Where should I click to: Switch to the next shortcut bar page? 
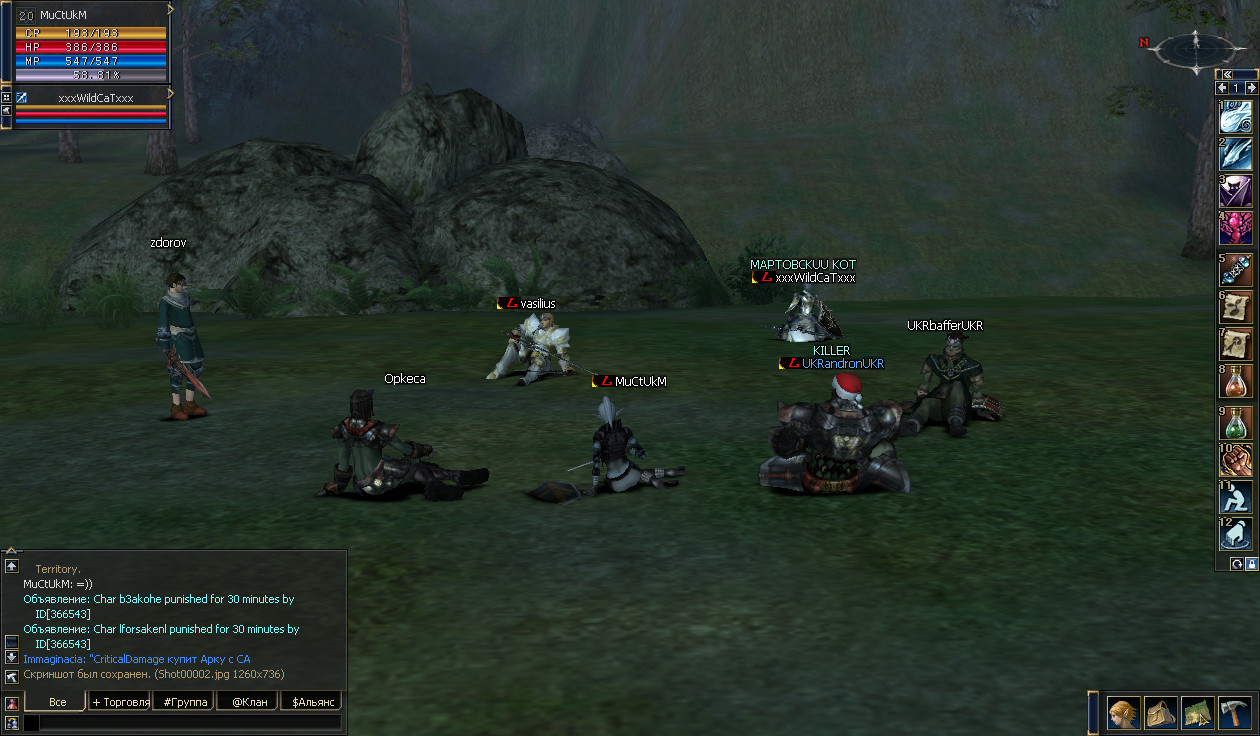[x=1250, y=88]
